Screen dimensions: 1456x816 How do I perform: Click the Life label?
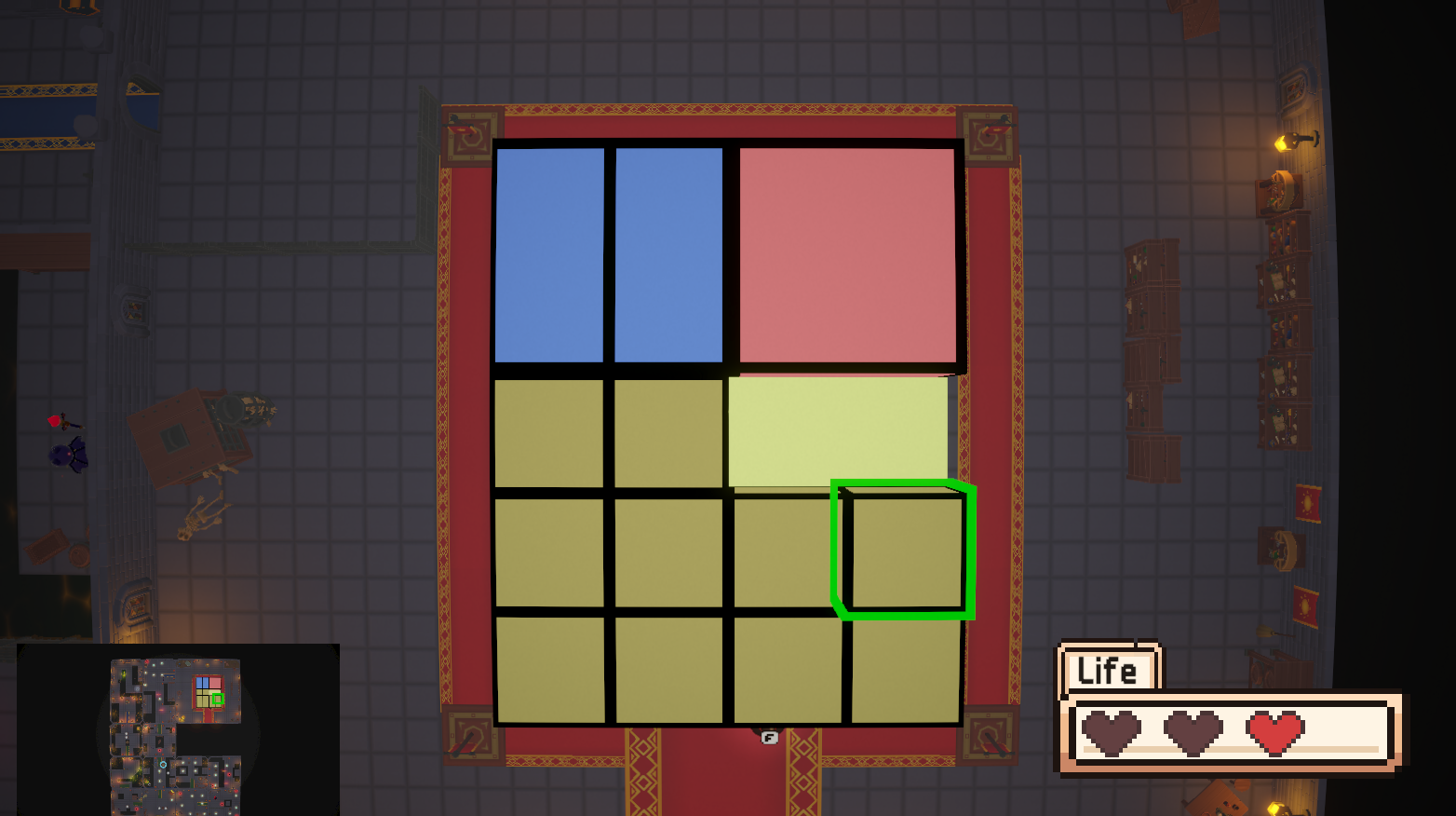pos(1107,669)
